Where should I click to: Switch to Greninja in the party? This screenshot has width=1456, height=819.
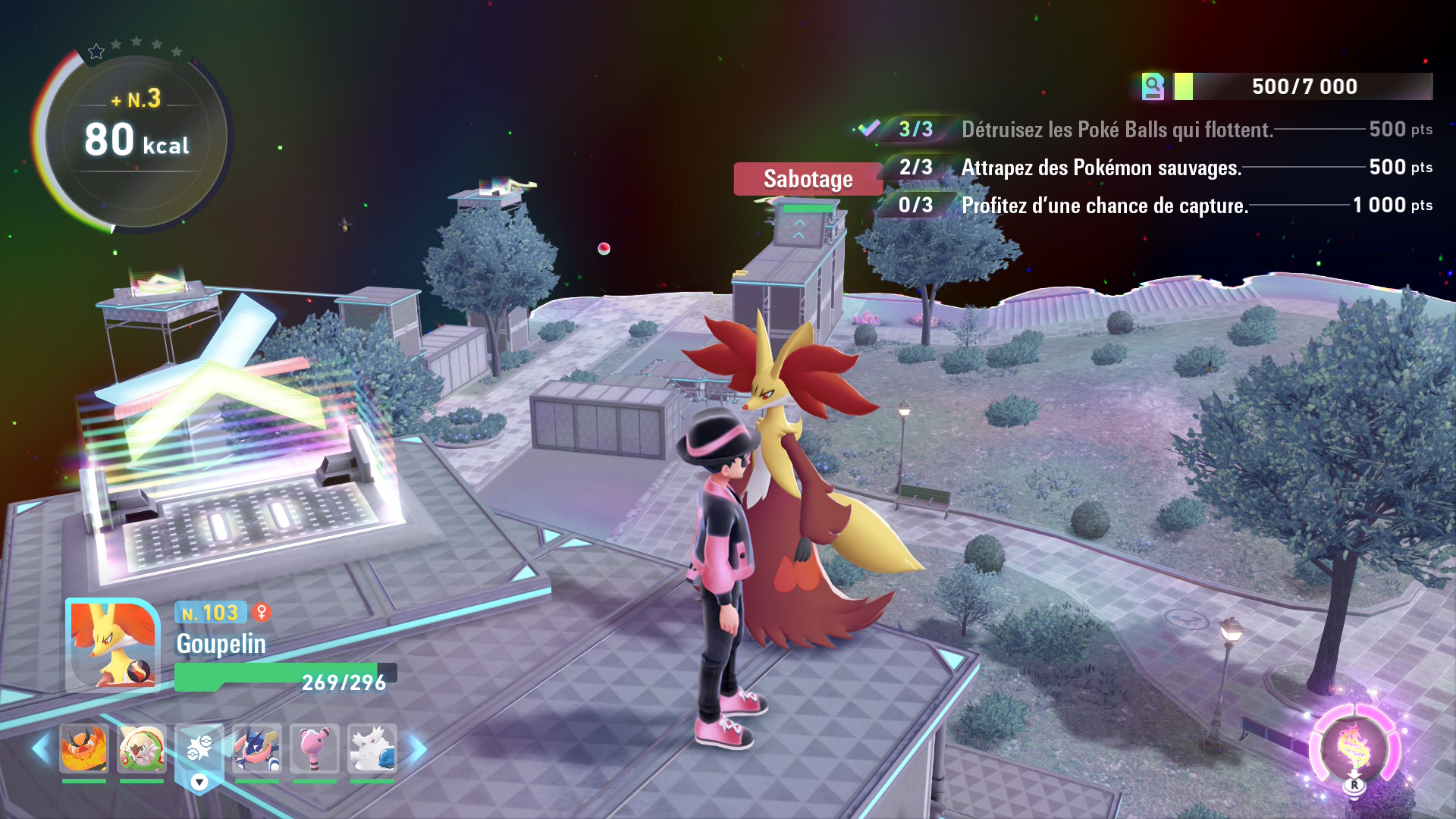pos(257,748)
